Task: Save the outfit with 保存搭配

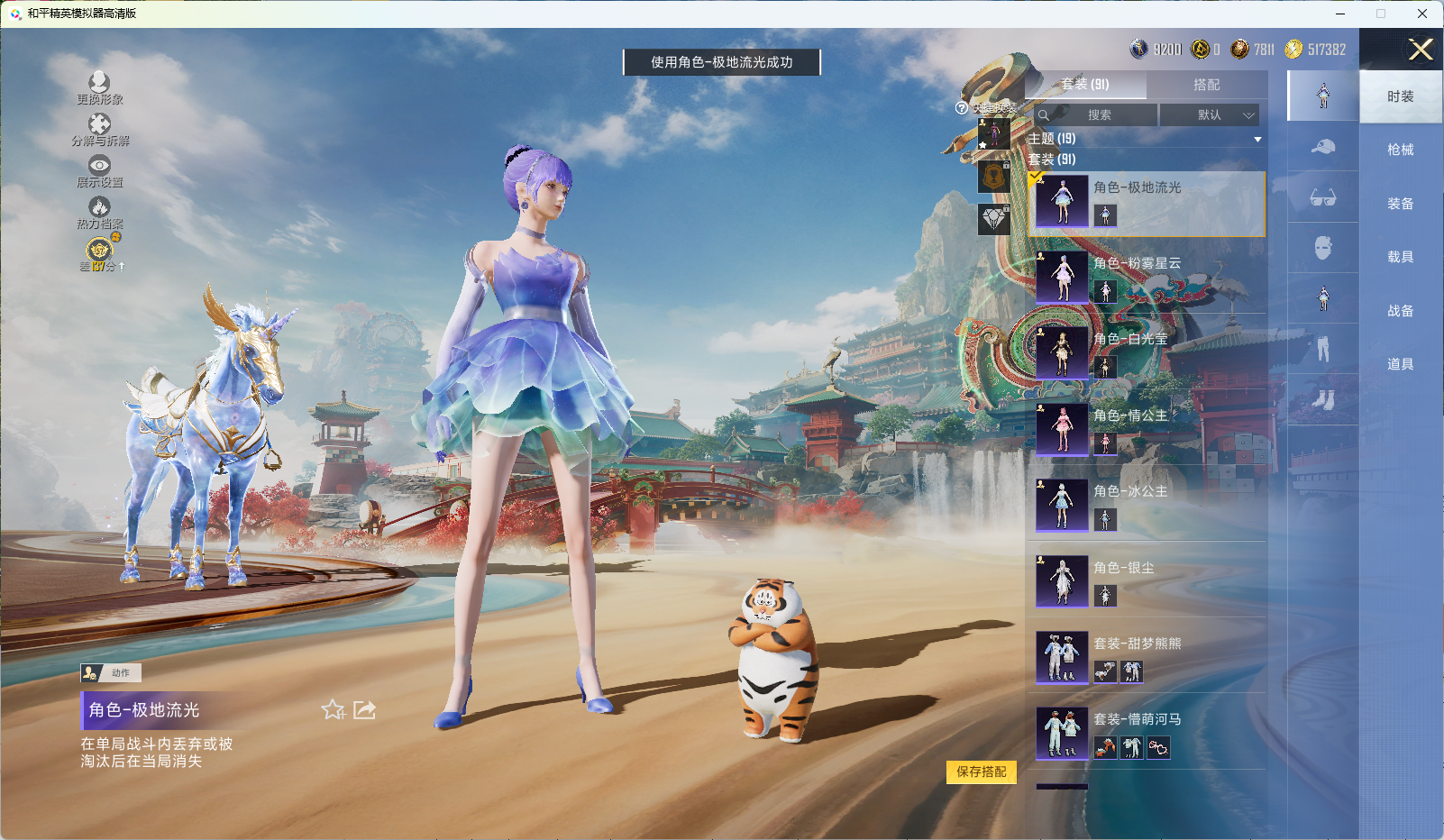Action: [x=981, y=772]
